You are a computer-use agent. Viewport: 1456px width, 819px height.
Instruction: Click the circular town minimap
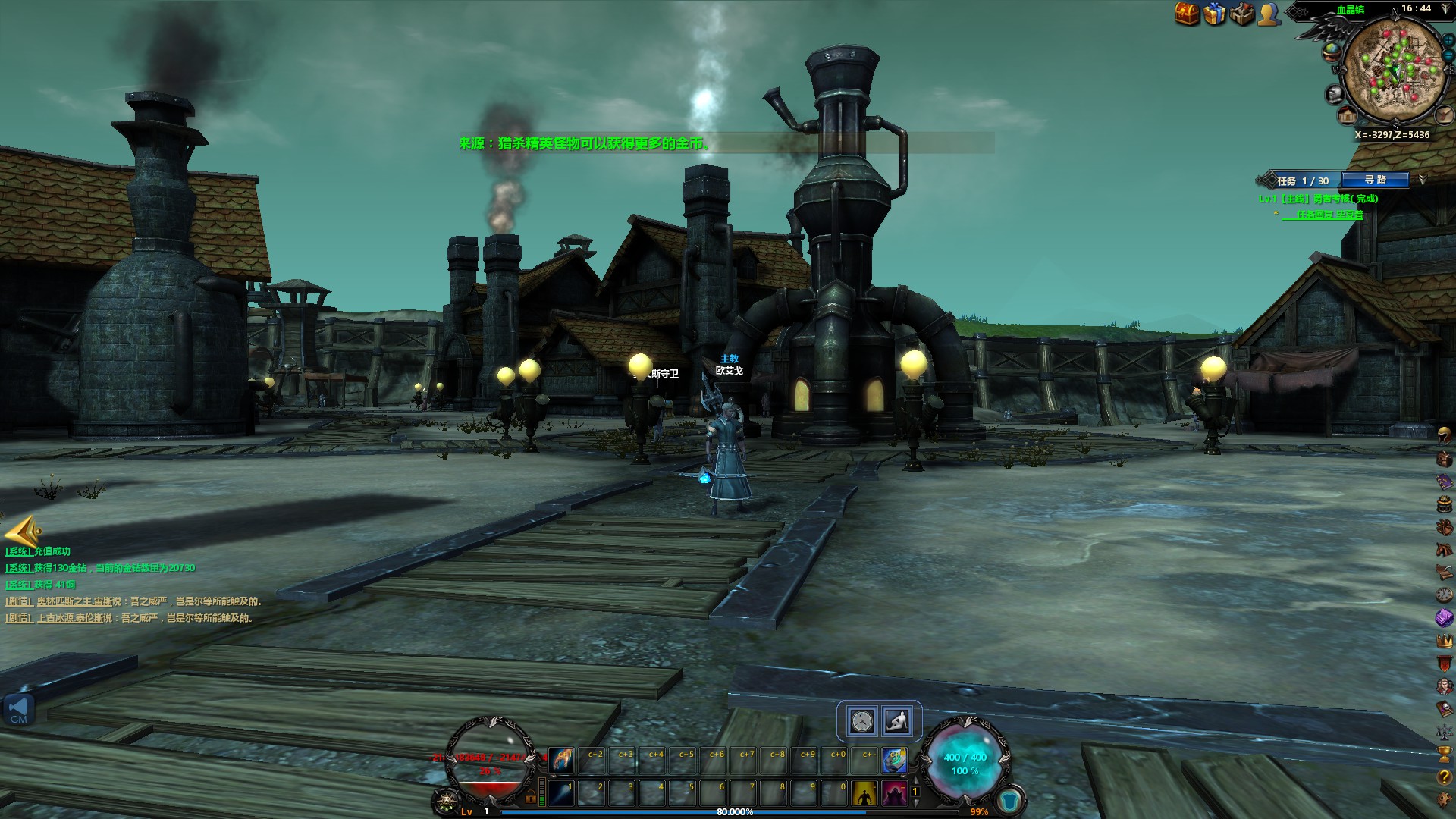tap(1393, 71)
